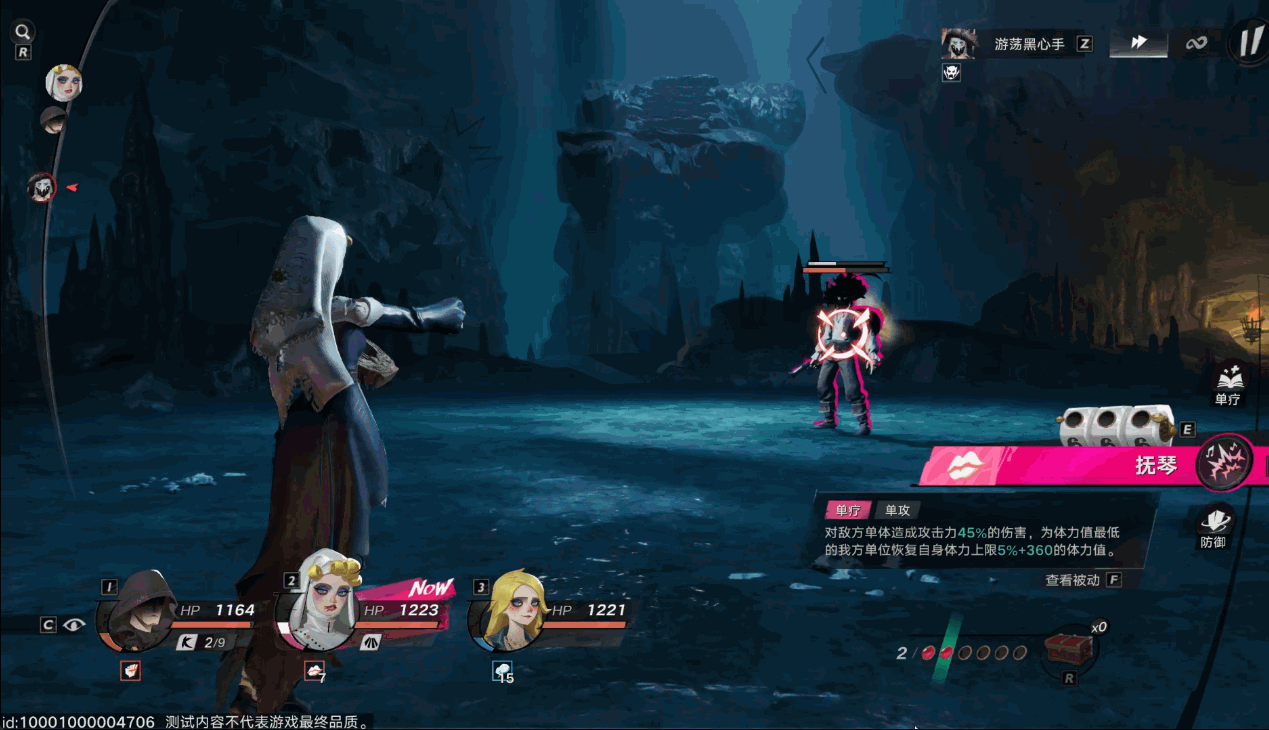1269x730 pixels.
Task: Select the hooded character portrait in slot 1
Action: pyautogui.click(x=138, y=608)
